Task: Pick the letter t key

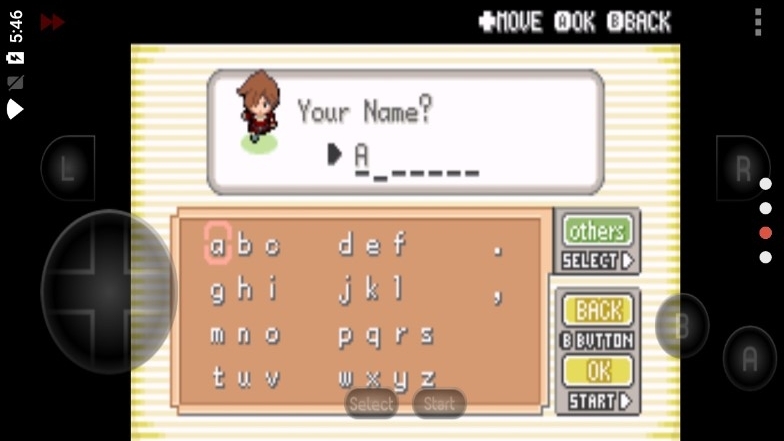Action: (218, 378)
